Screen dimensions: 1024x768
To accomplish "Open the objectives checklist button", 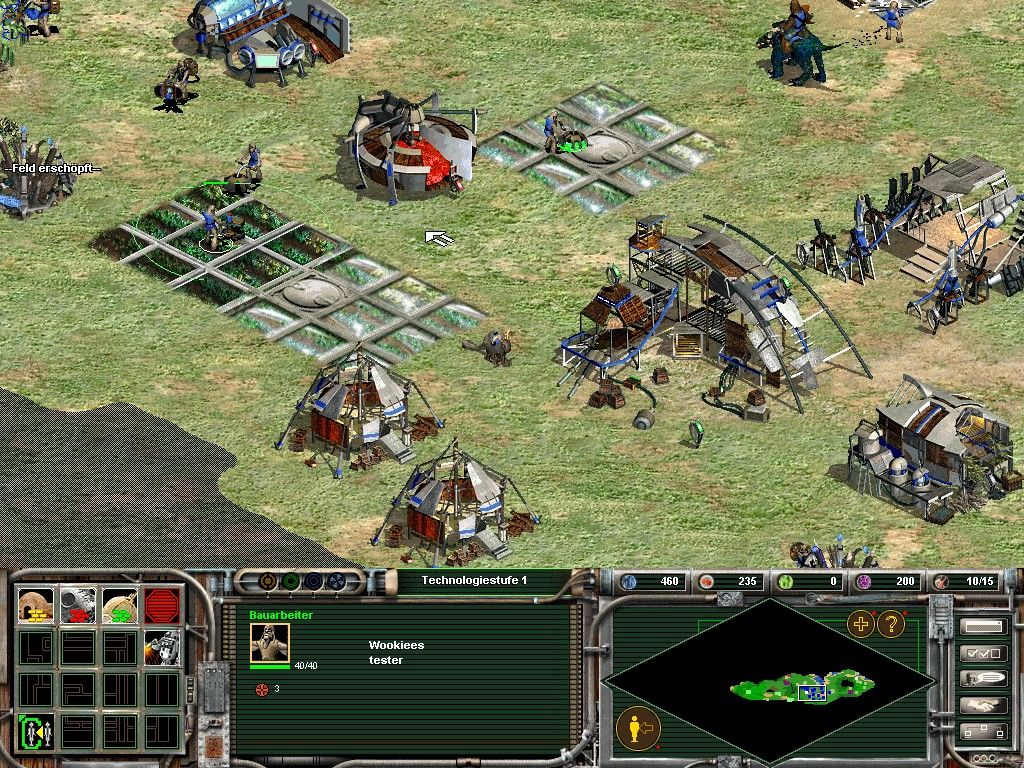I will (x=982, y=653).
